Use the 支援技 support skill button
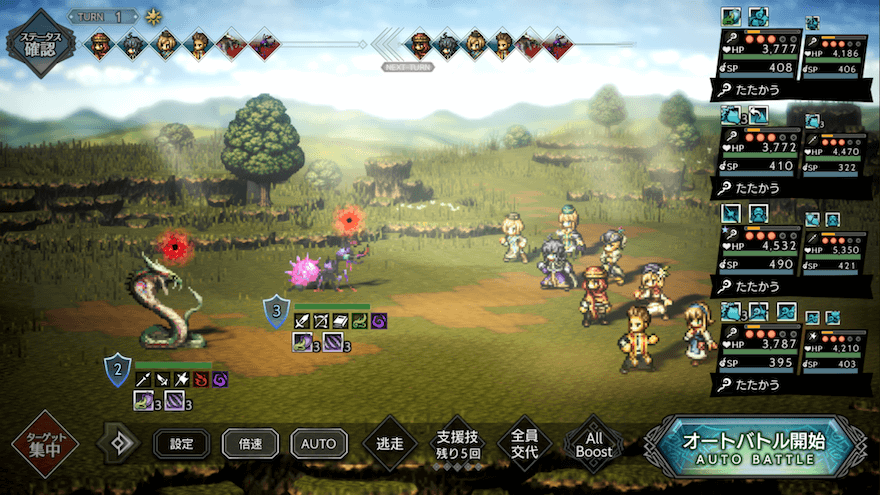880x495 pixels. [x=457, y=443]
